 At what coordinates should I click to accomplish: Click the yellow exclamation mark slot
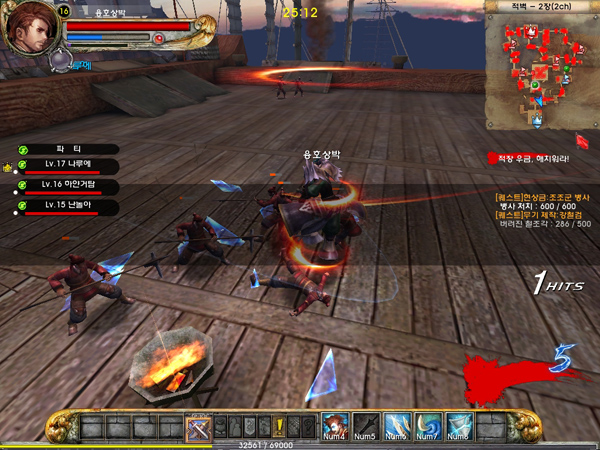click(x=281, y=427)
